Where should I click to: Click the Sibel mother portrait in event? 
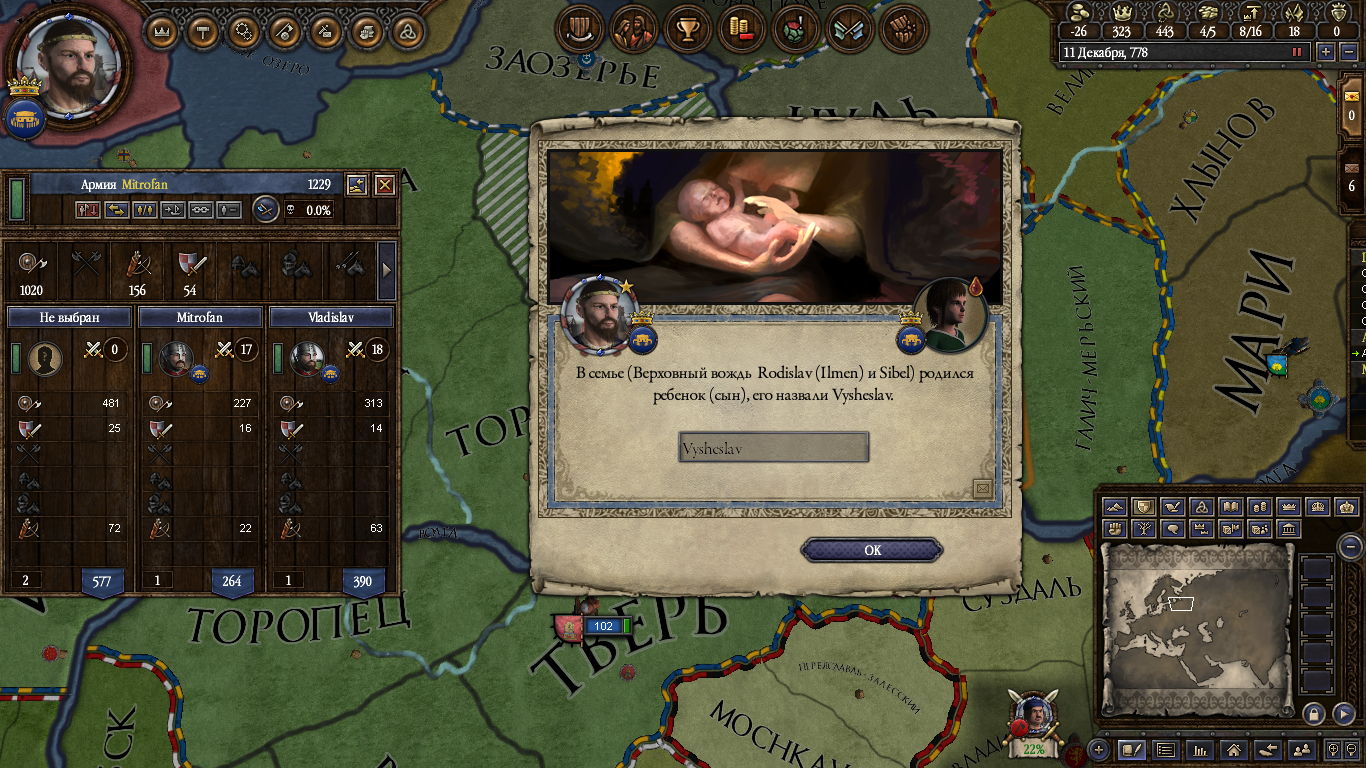point(951,317)
